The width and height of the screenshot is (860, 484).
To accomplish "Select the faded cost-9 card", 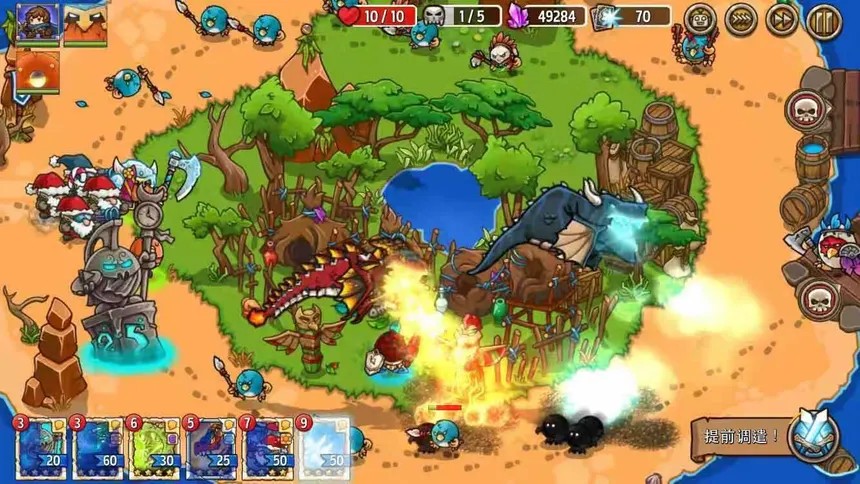I will click(325, 449).
